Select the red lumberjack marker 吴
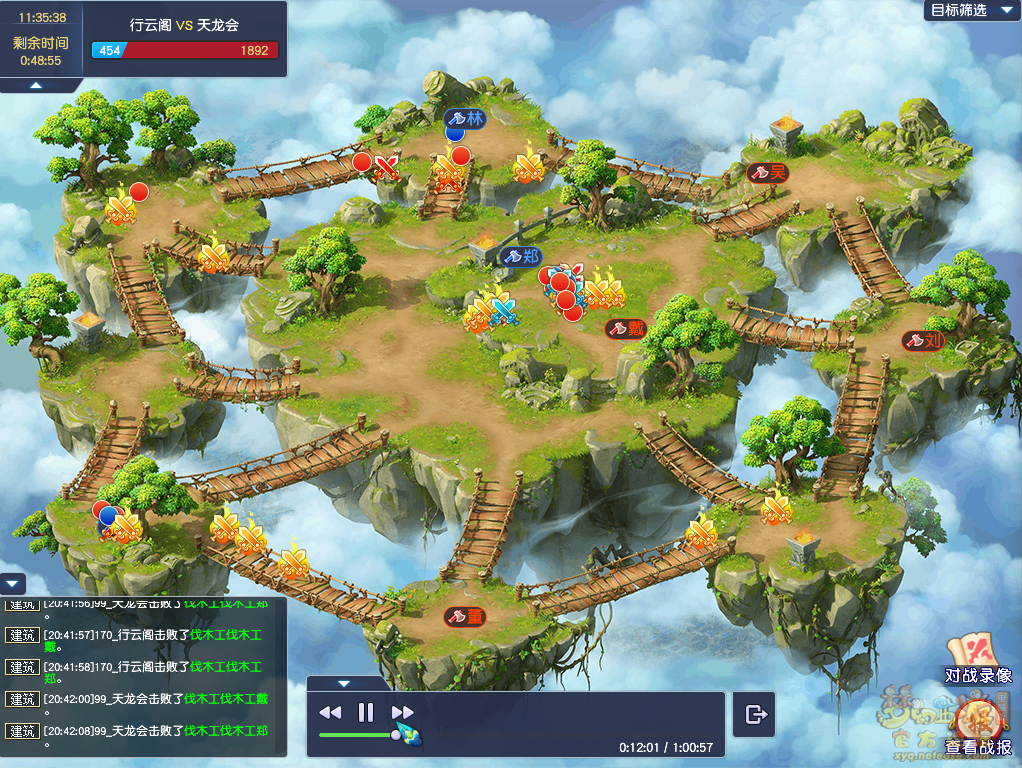 768,172
